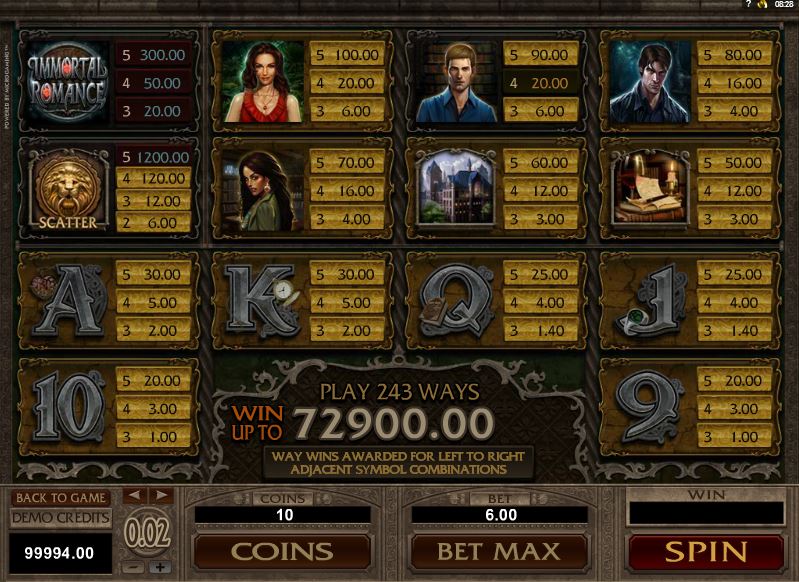Viewport: 799px width, 582px height.
Task: Increase coin size with the plus button
Action: [x=159, y=567]
